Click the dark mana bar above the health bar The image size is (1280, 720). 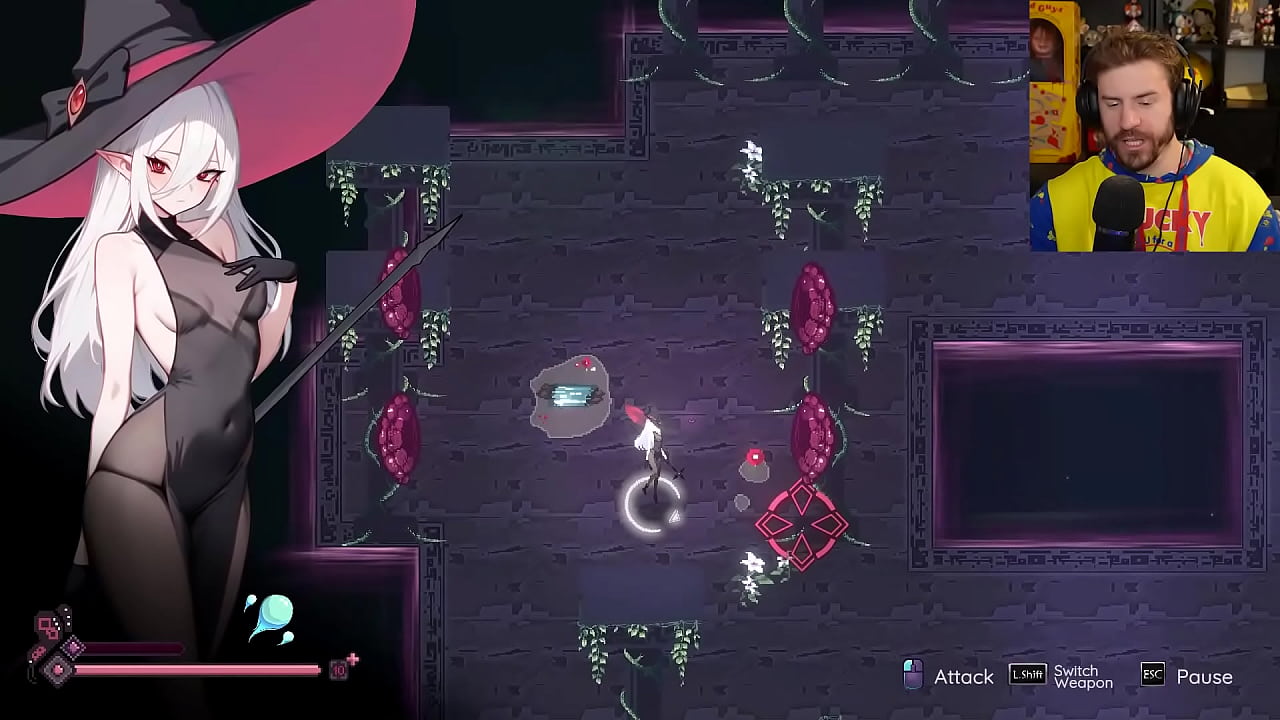coord(135,645)
